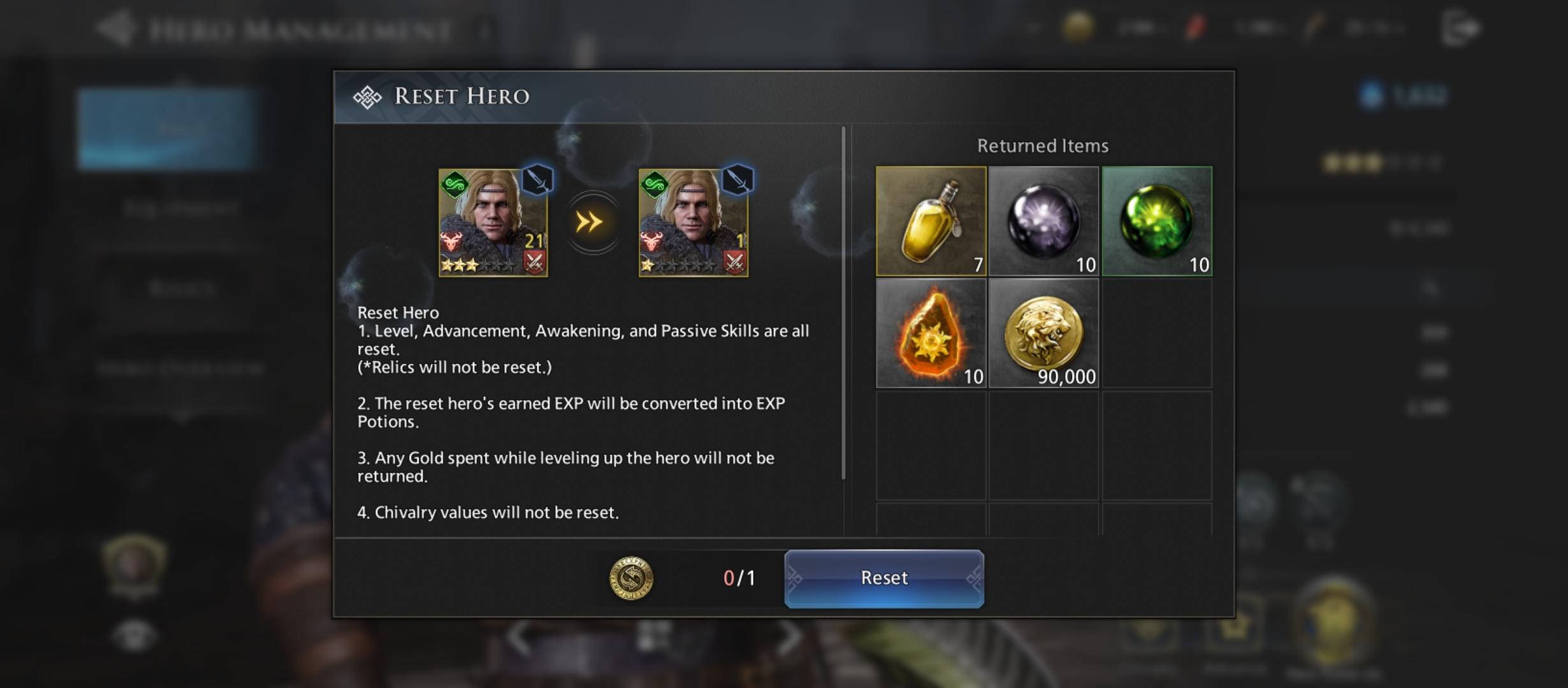Inspect the purple orb returned item
This screenshot has width=1568, height=688.
click(x=1043, y=221)
